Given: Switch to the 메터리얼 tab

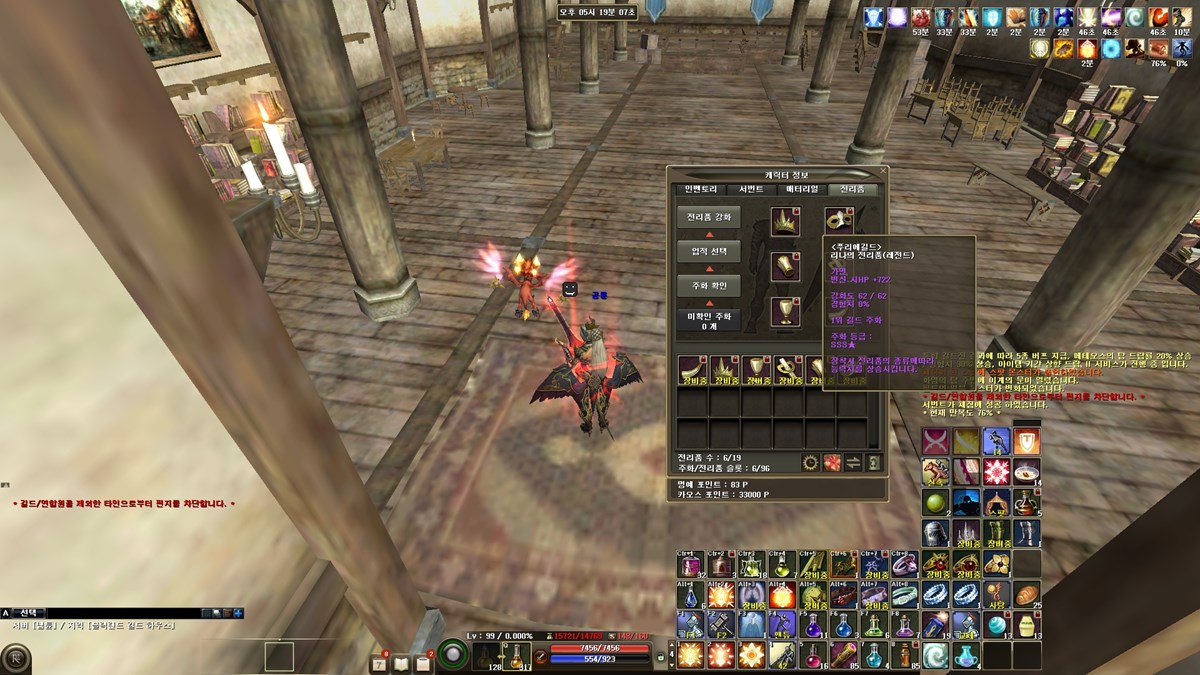Looking at the screenshot, I should (801, 189).
